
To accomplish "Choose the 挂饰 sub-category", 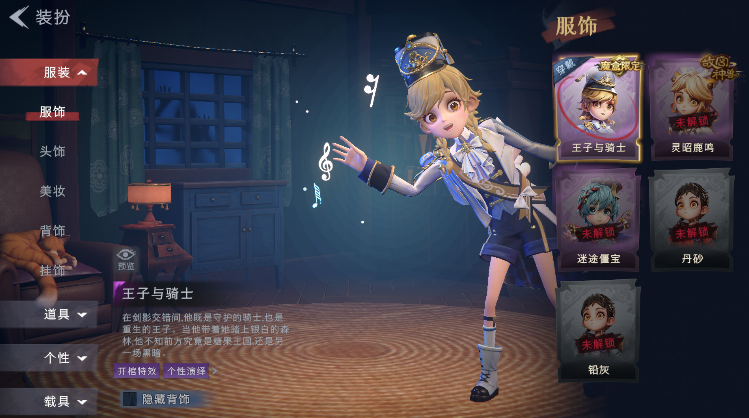I will (x=53, y=270).
